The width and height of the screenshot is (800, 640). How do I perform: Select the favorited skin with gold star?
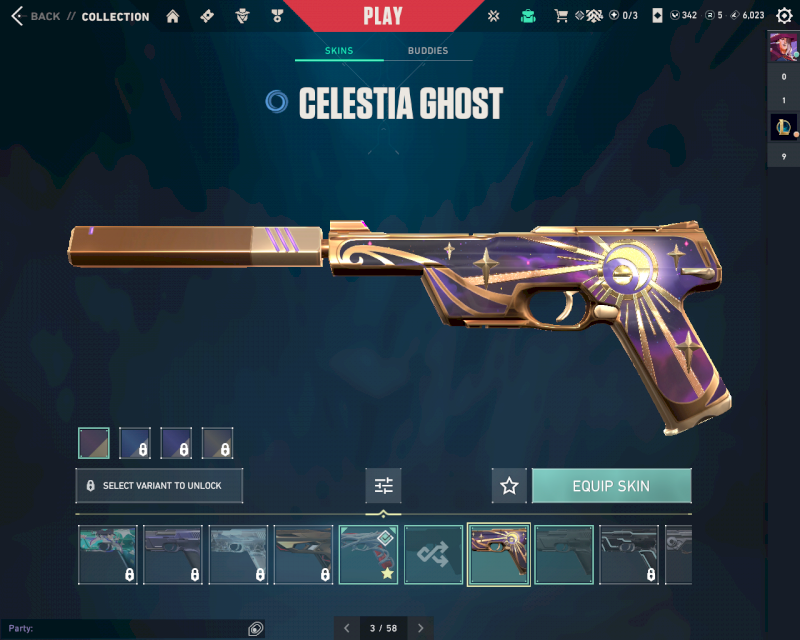(369, 555)
